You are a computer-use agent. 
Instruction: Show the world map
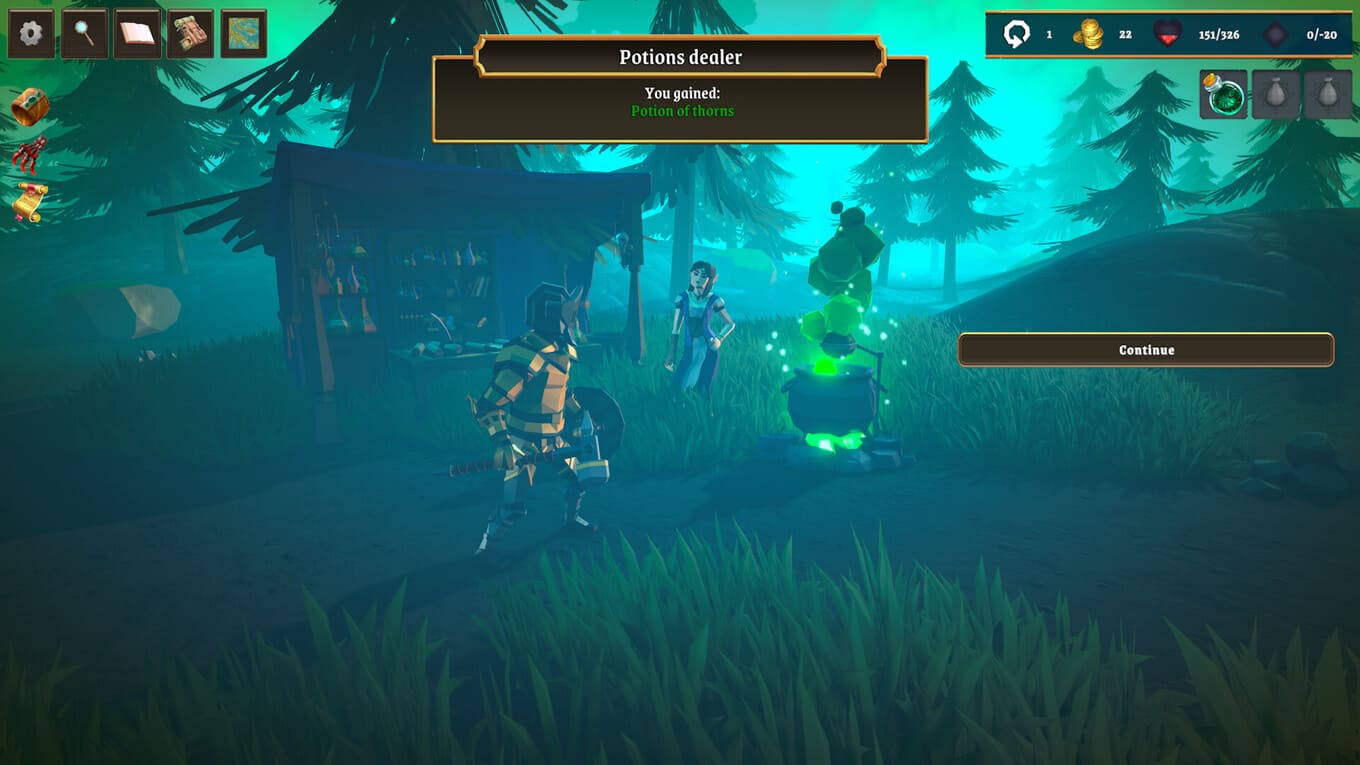click(243, 34)
